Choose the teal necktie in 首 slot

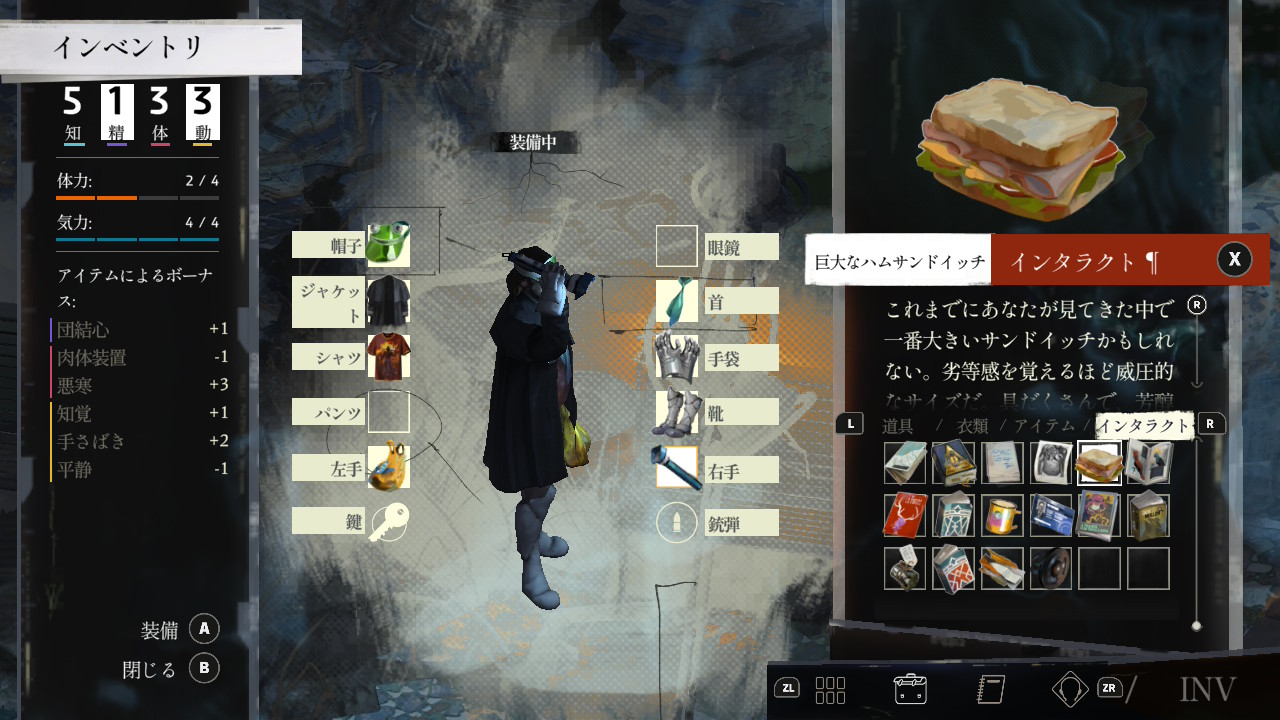pos(677,300)
